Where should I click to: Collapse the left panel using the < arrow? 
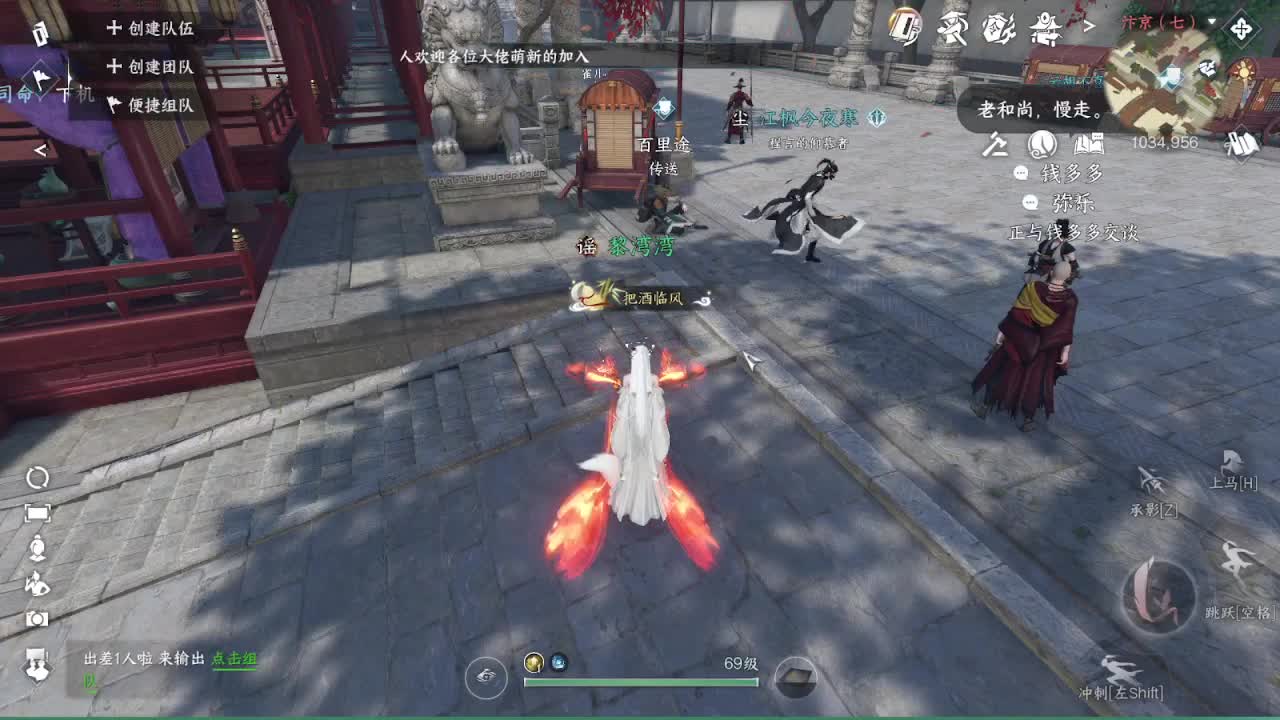[42, 149]
